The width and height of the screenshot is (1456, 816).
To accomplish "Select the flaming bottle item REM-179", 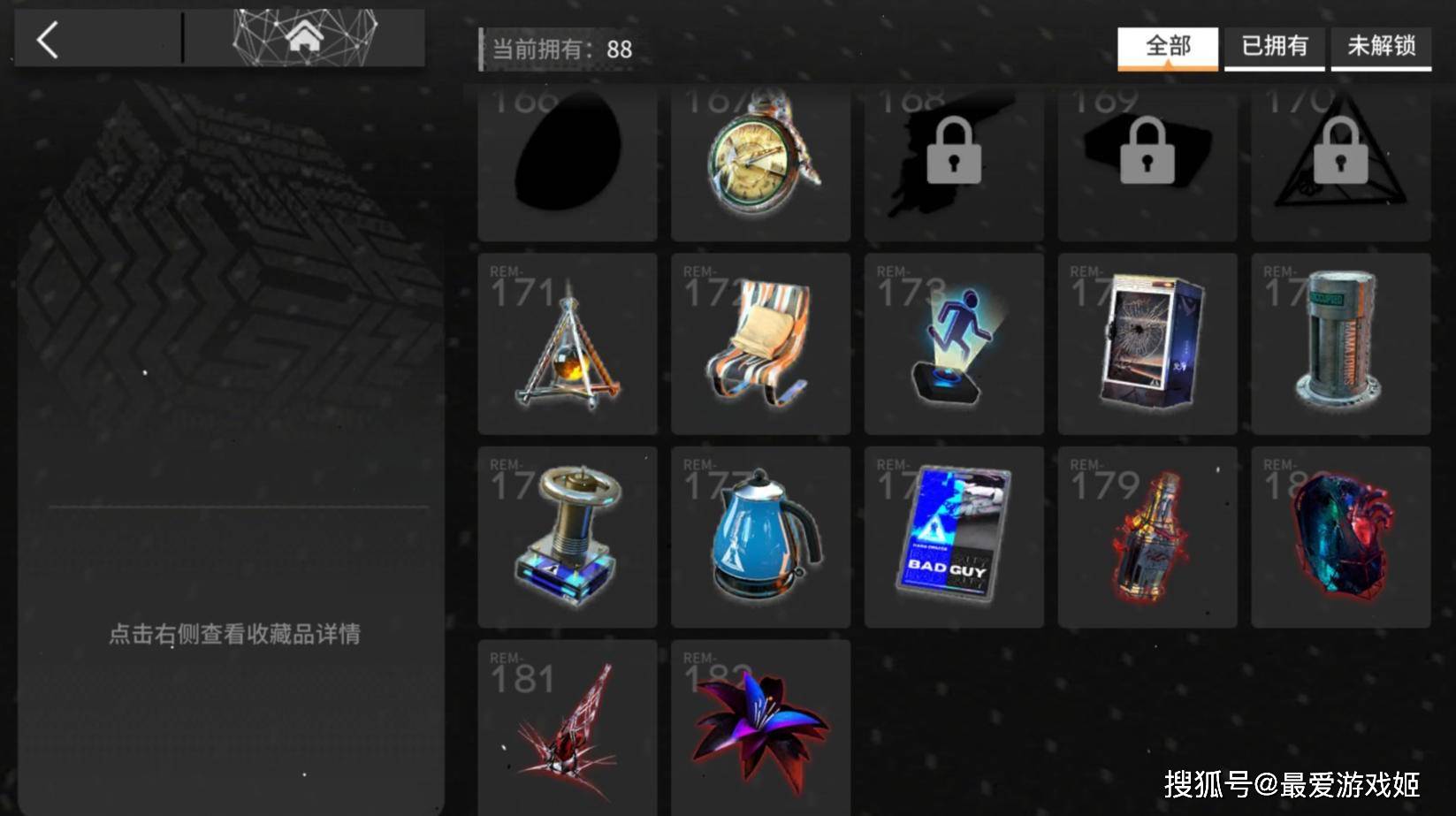I will pyautogui.click(x=1147, y=537).
